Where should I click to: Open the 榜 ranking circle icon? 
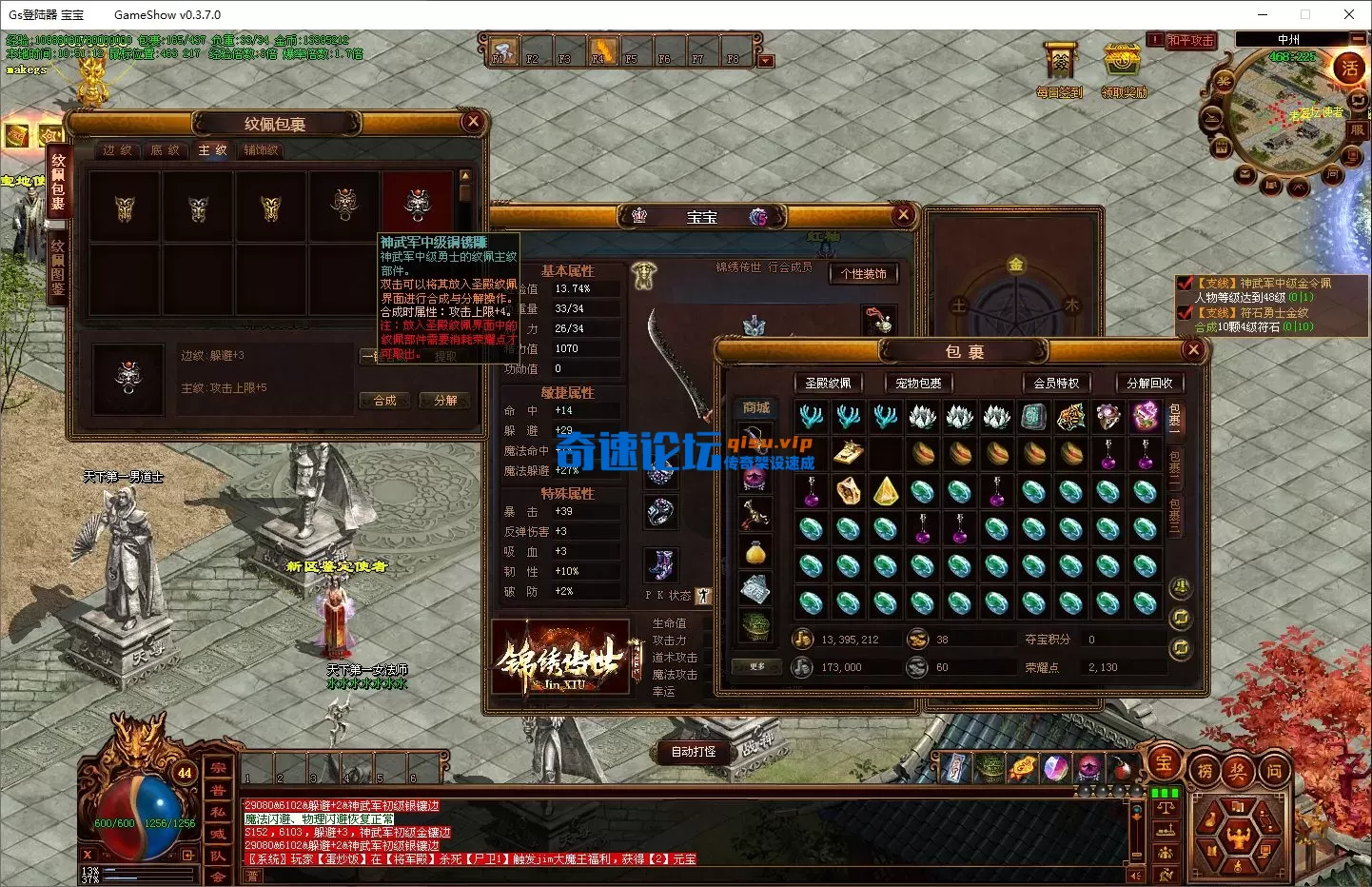[1206, 768]
